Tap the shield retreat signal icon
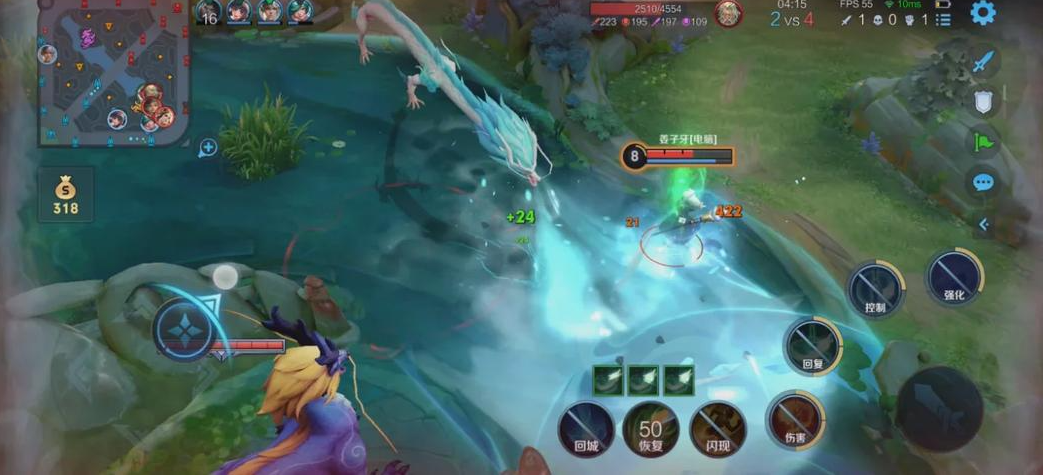The width and height of the screenshot is (1043, 475). (984, 101)
